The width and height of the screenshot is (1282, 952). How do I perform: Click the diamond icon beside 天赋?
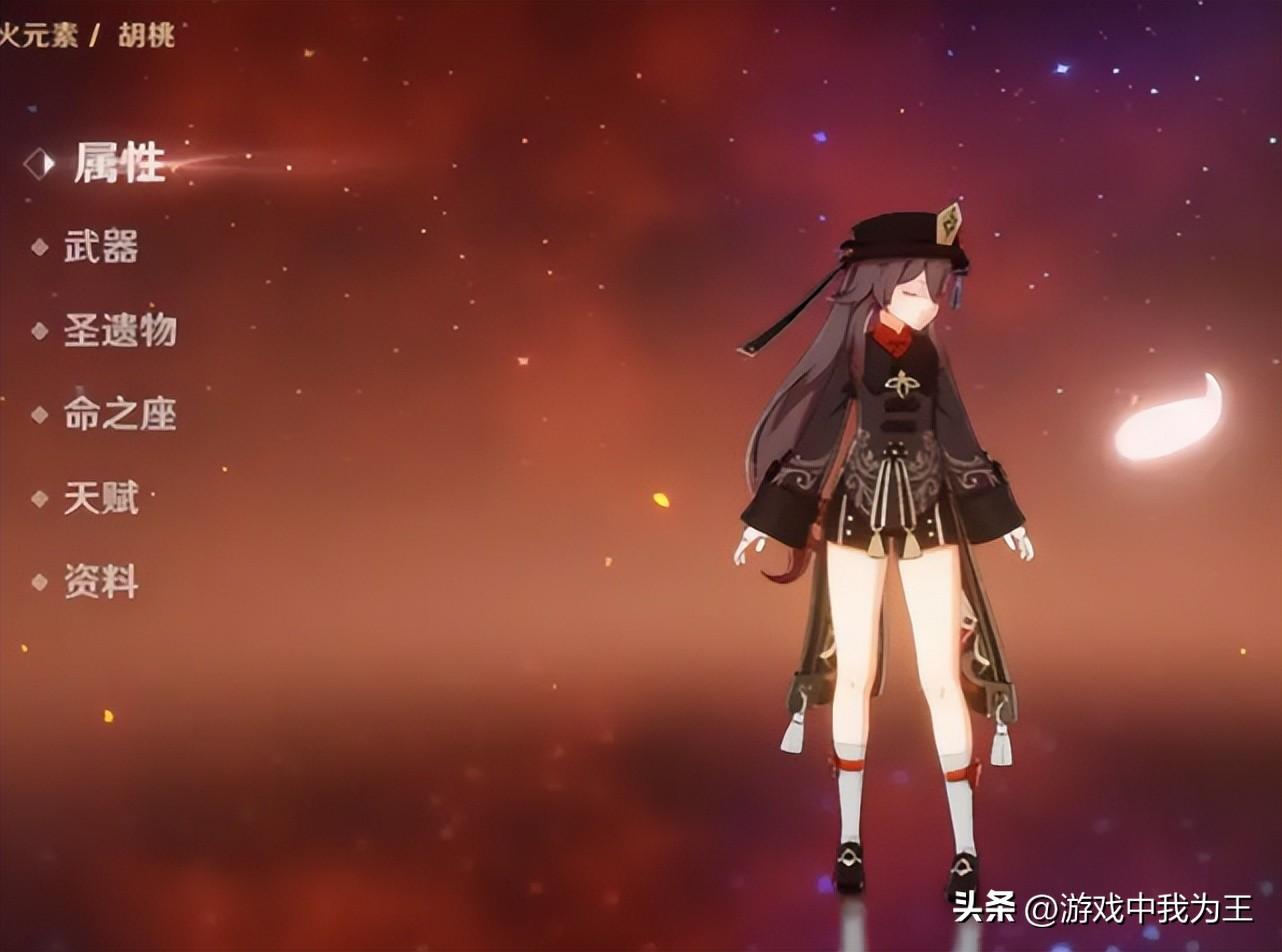tap(38, 500)
